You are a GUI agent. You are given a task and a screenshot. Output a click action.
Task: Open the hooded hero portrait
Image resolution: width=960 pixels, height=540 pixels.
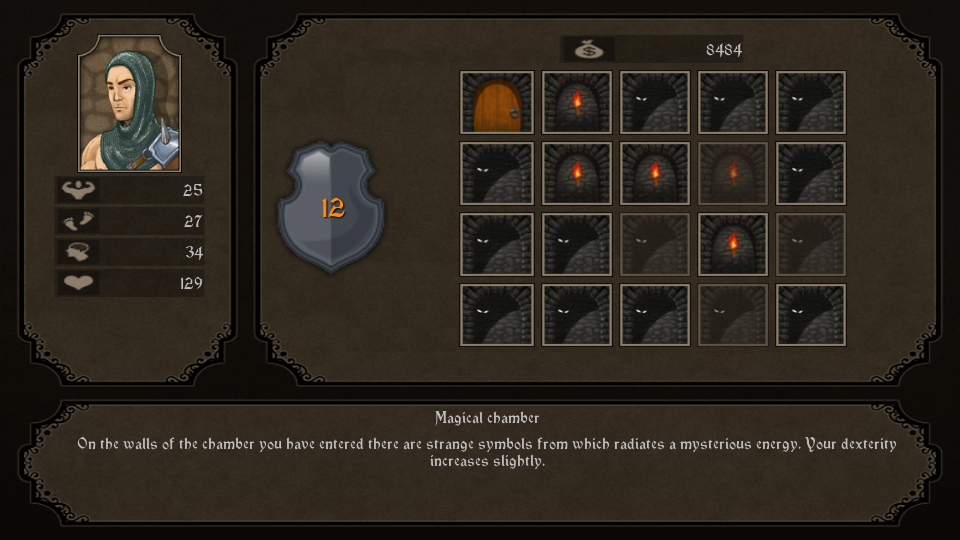(x=130, y=104)
